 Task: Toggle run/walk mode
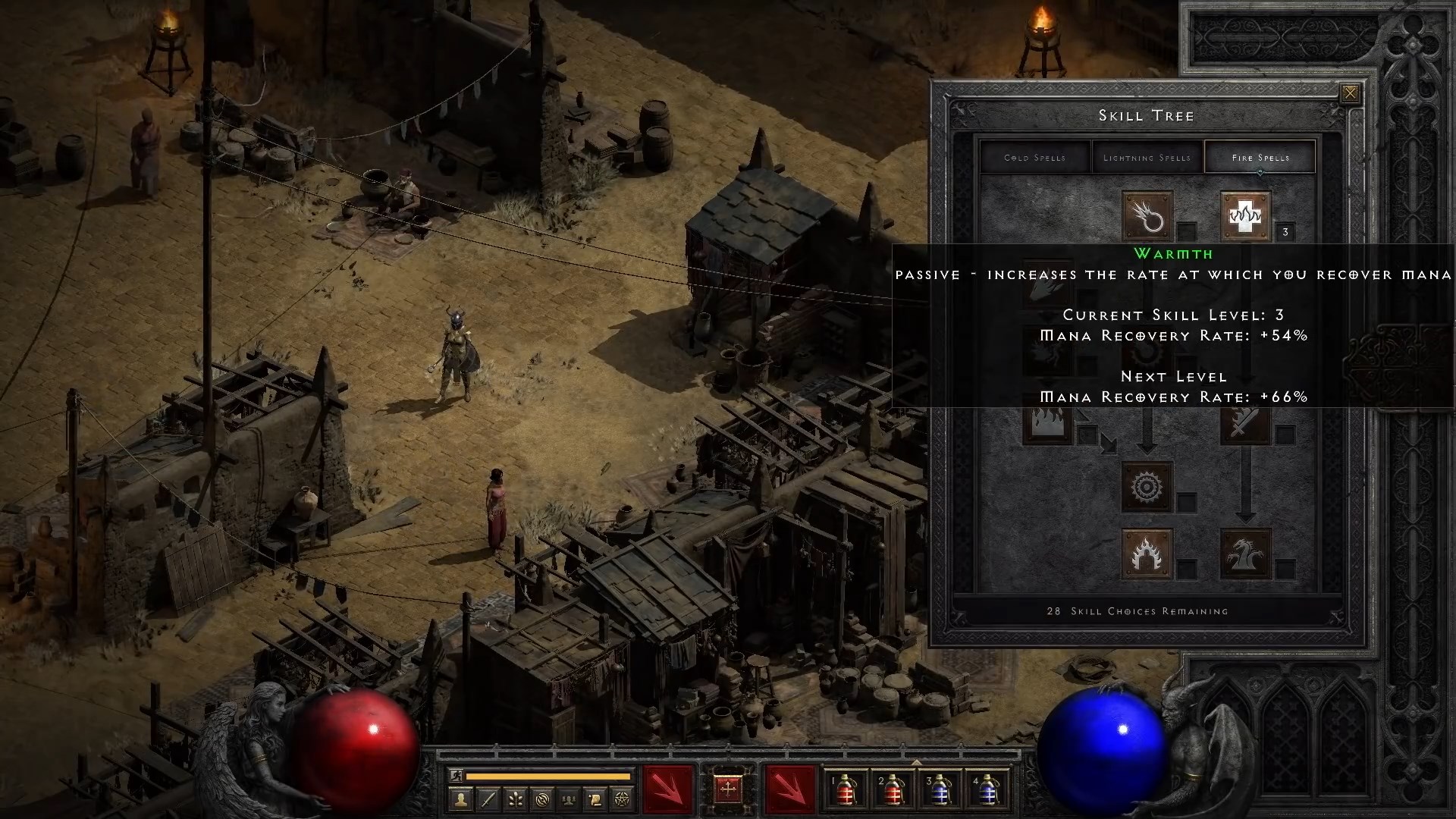click(x=457, y=775)
